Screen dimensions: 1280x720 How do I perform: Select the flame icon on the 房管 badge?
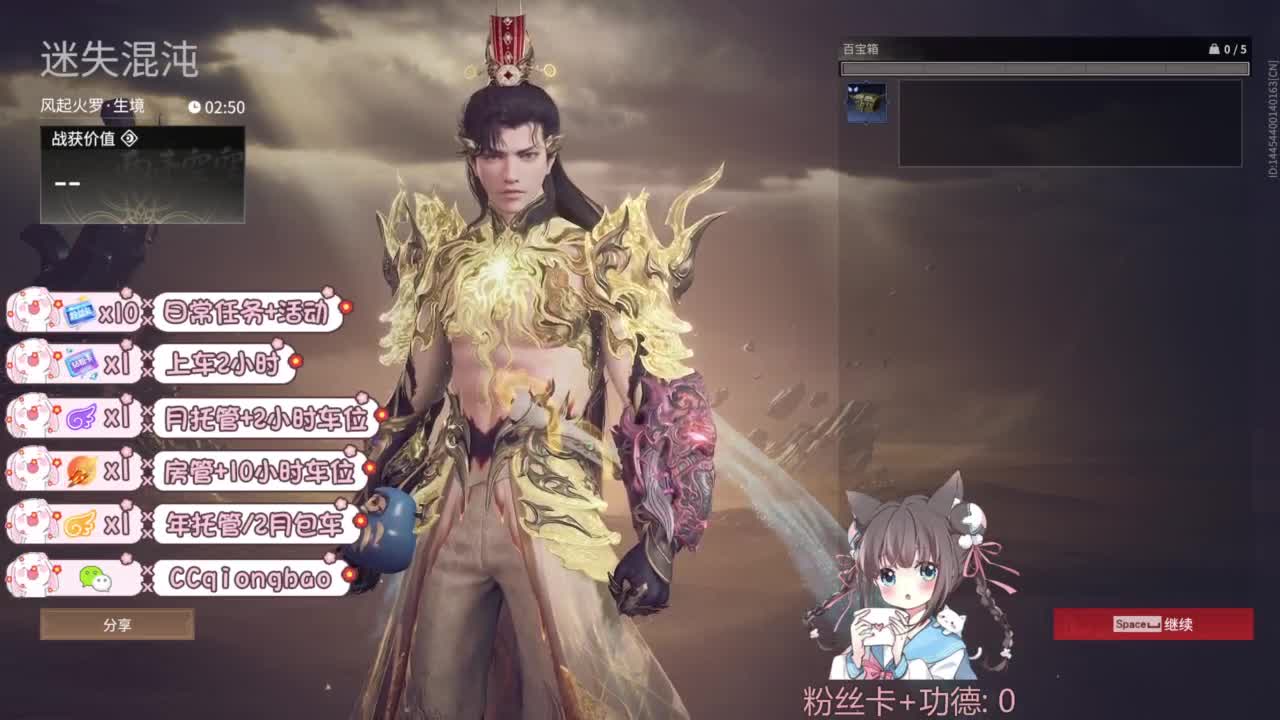(x=80, y=471)
